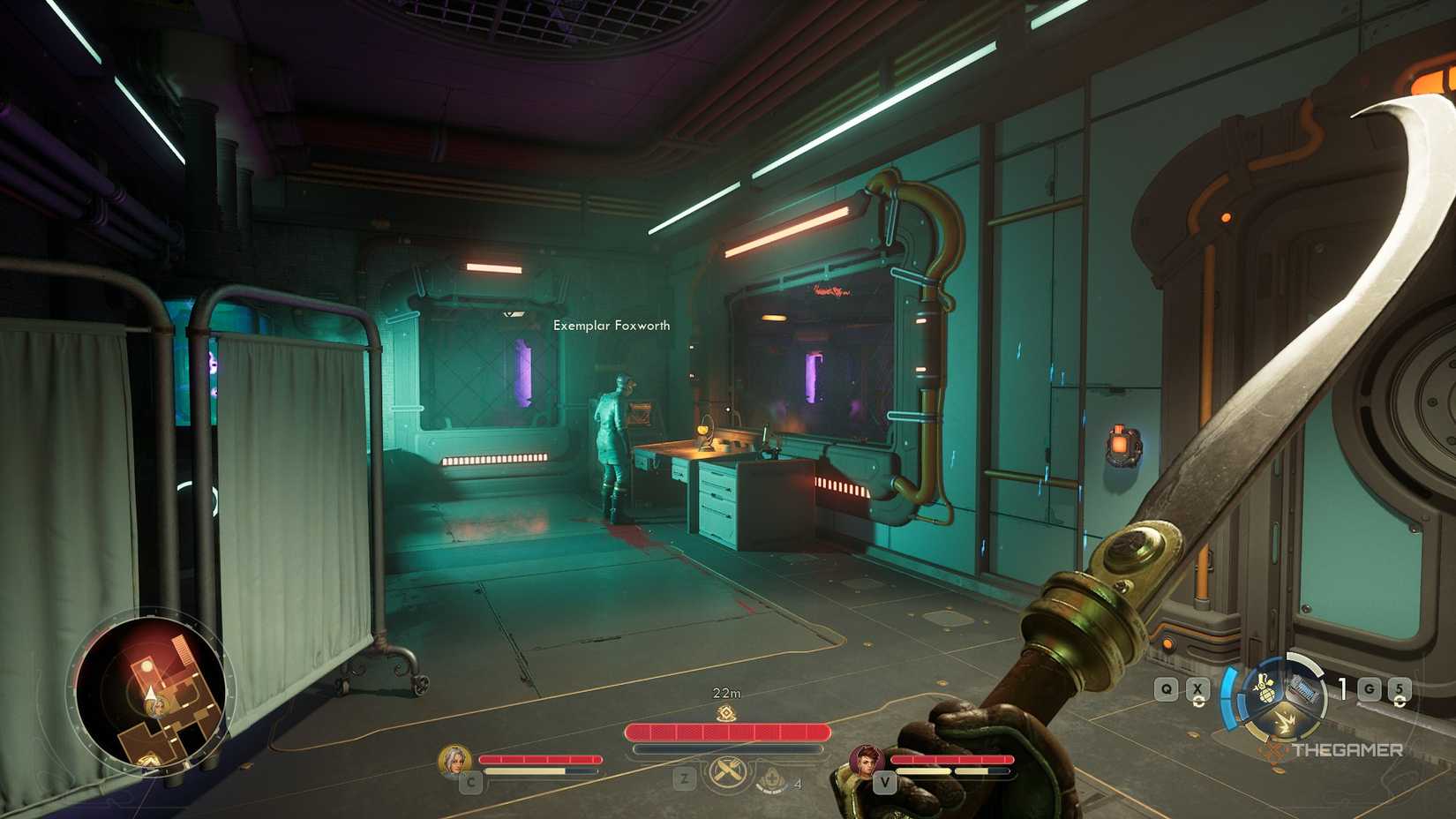Select the 5 key grenade slot prompt
This screenshot has height=819, width=1456.
pyautogui.click(x=1400, y=688)
